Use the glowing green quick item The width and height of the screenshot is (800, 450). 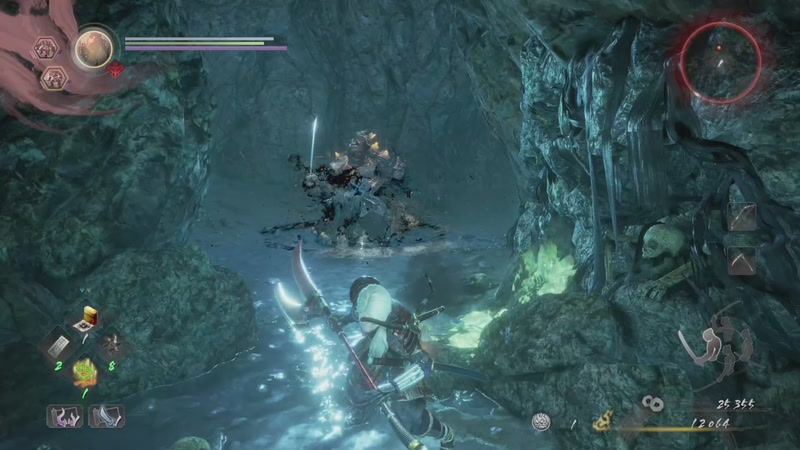coord(86,372)
